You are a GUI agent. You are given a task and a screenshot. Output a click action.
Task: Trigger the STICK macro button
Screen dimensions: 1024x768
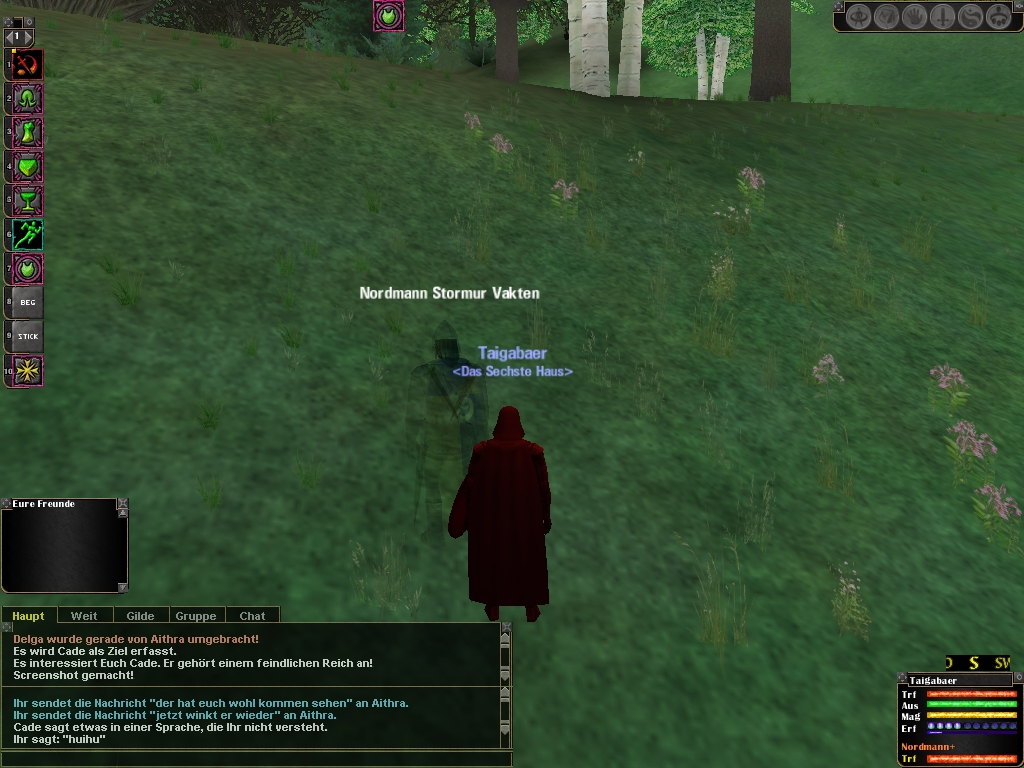[x=27, y=336]
